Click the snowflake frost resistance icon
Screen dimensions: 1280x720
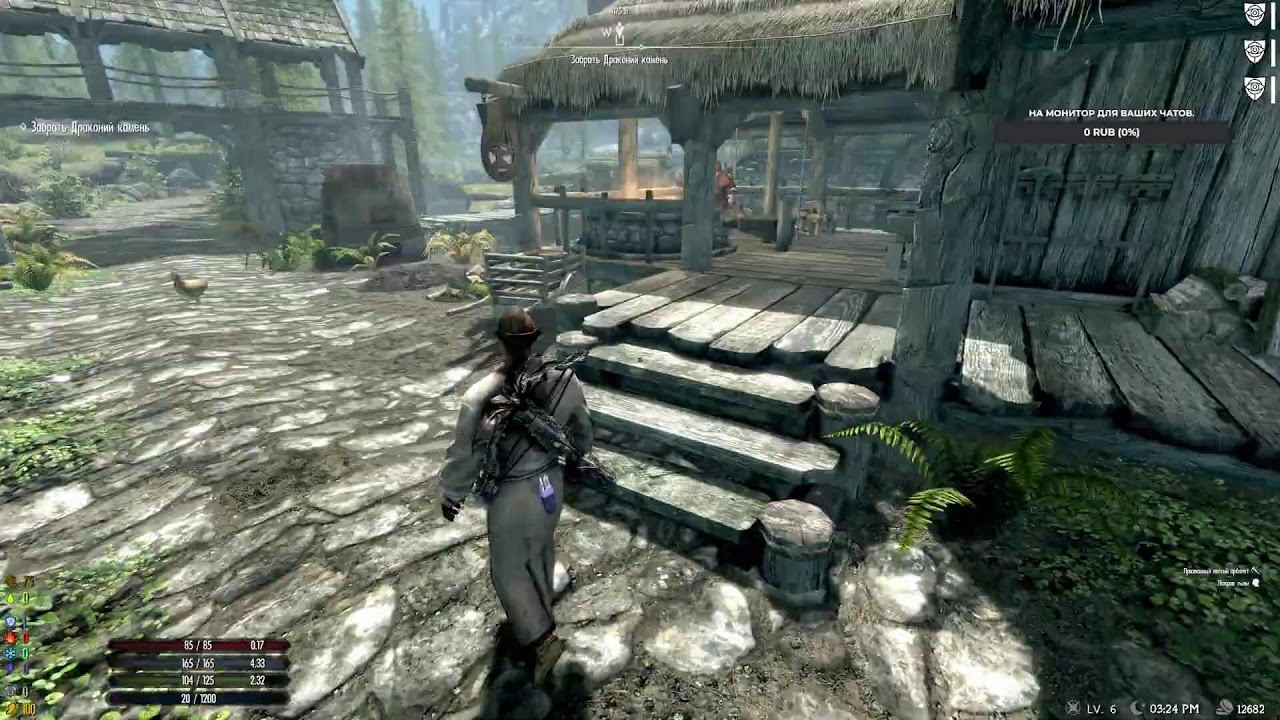tap(11, 652)
